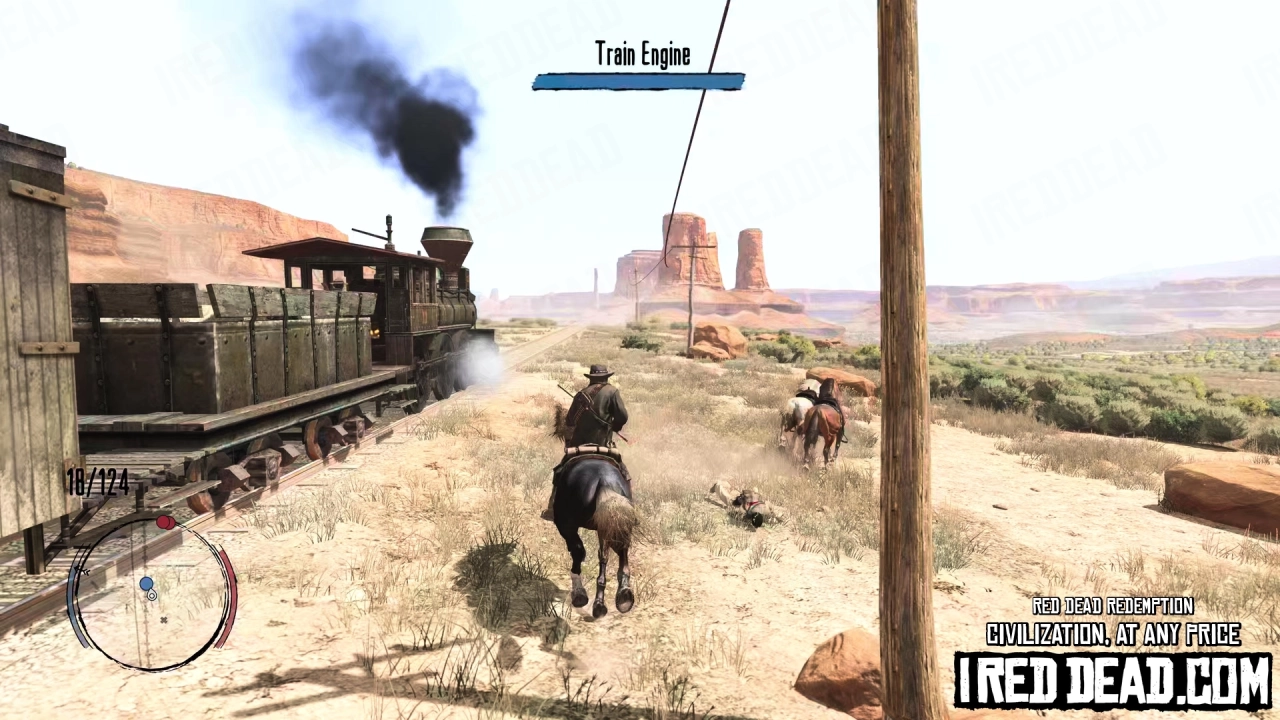Click the blue player arrow on the minimap
Image resolution: width=1280 pixels, height=720 pixels.
[146, 583]
